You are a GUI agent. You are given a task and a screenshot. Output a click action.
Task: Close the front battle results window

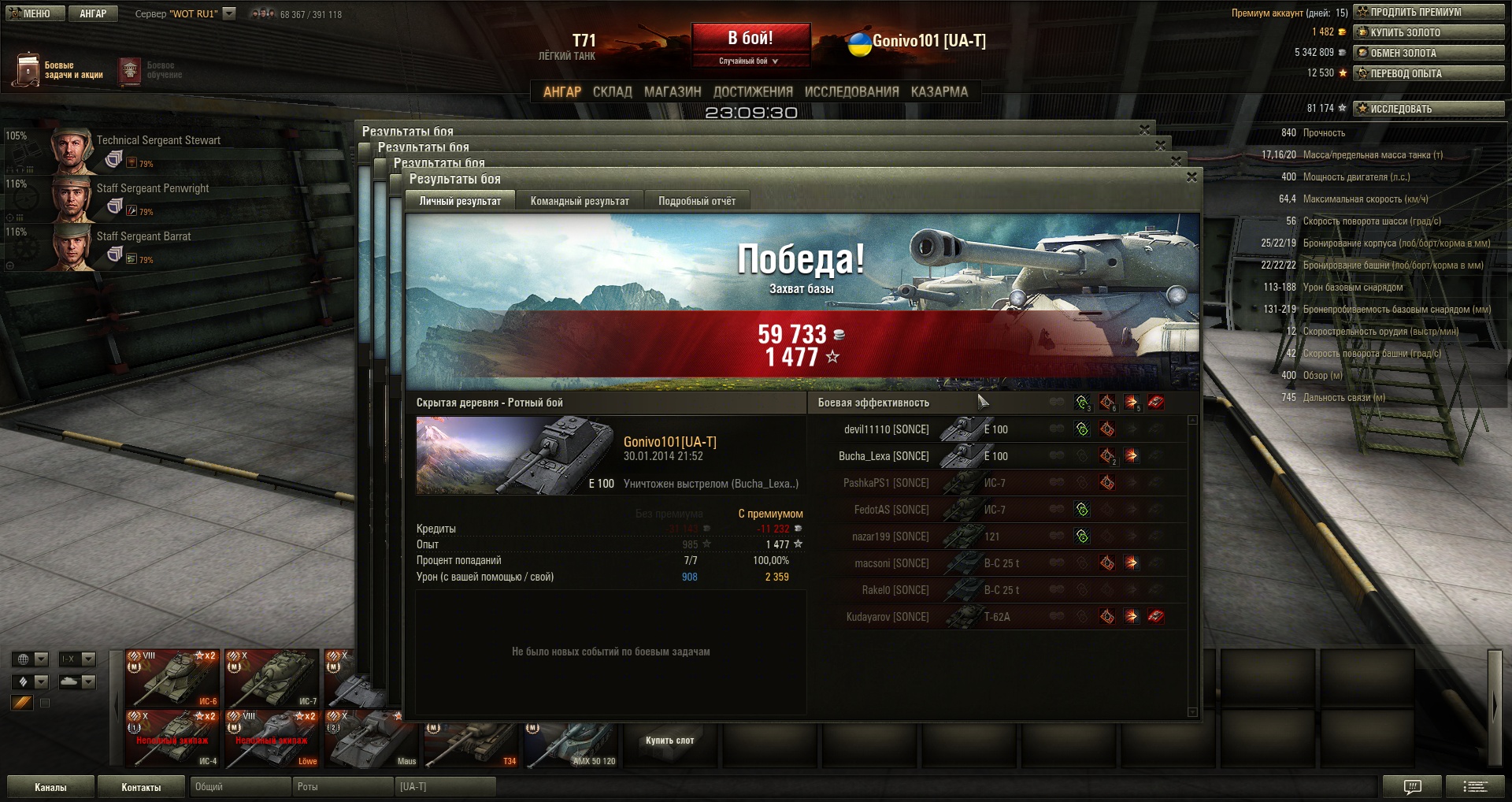point(1191,177)
